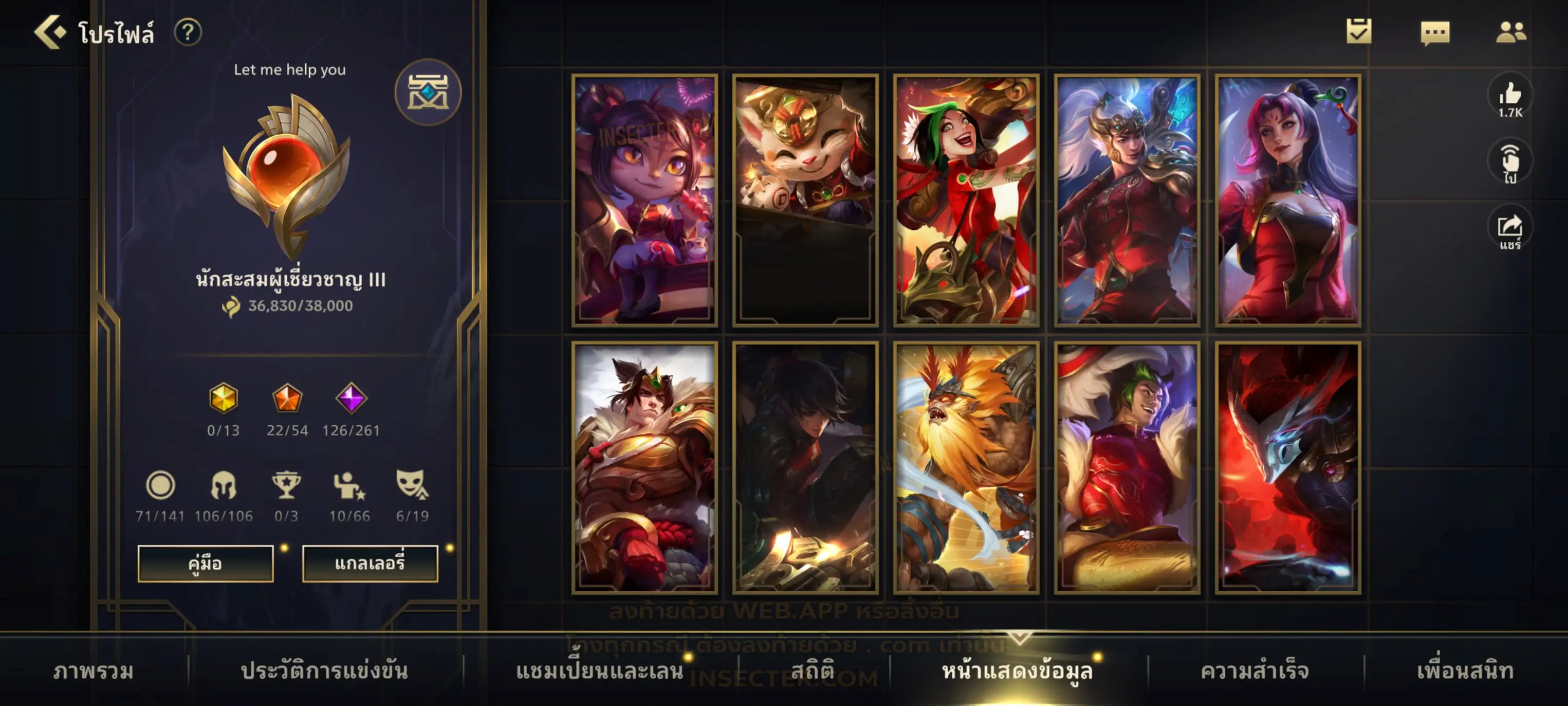
Task: Open the แกลเลอรี่ gallery button
Action: [370, 563]
